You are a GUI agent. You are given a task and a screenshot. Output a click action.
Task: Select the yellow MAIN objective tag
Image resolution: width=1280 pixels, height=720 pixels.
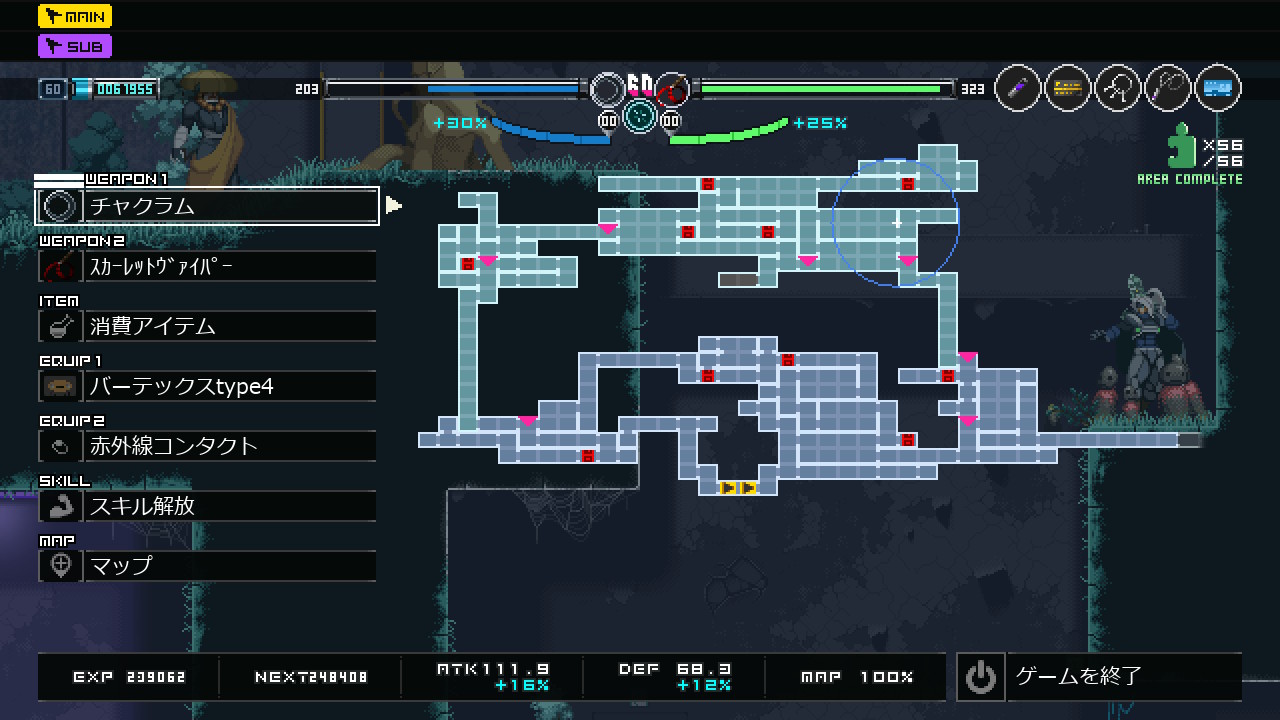point(75,16)
